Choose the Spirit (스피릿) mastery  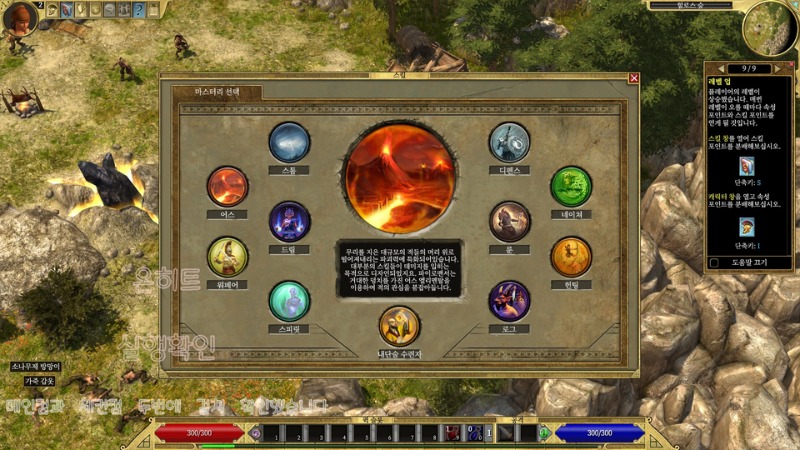point(289,301)
